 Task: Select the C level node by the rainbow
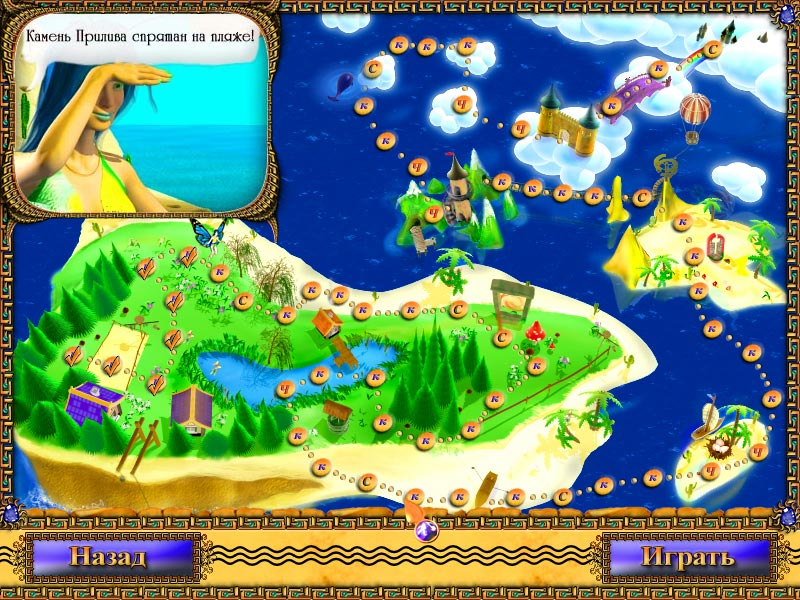point(713,47)
